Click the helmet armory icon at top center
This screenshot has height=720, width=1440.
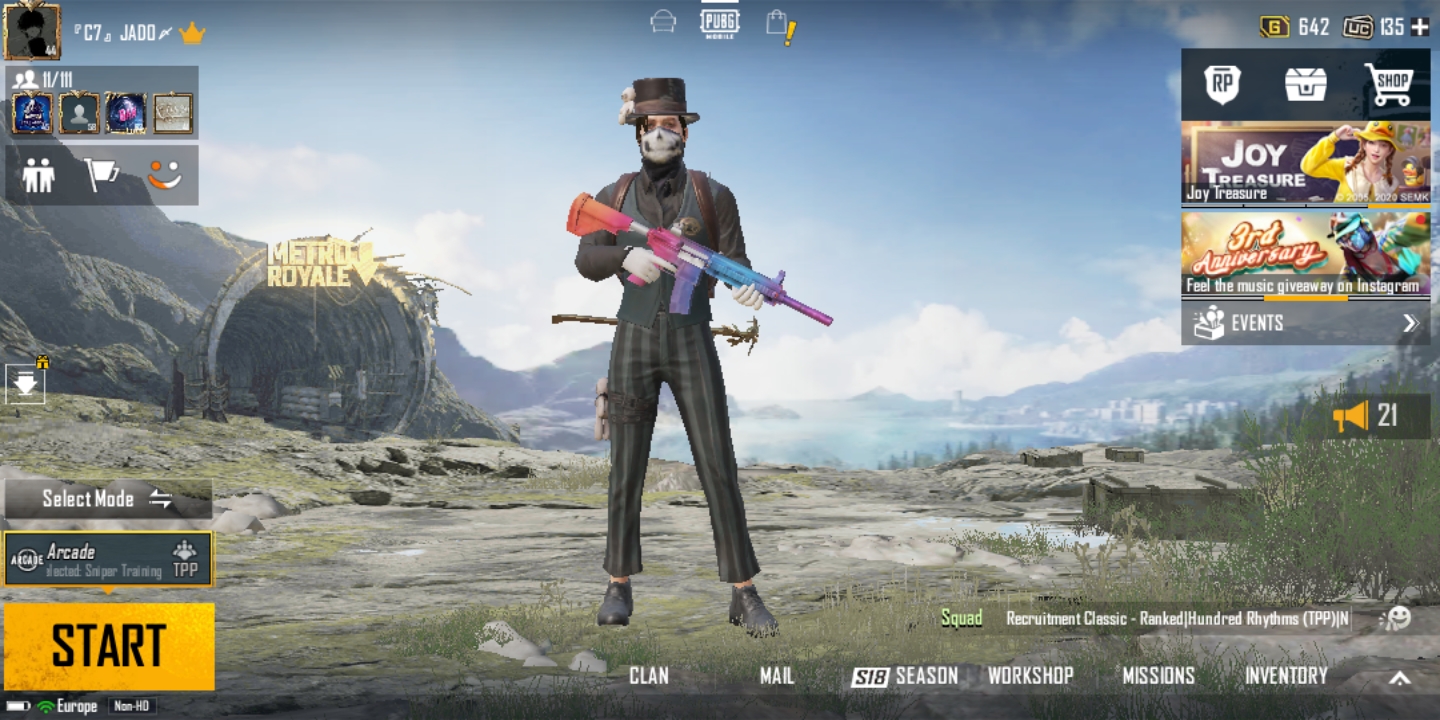pyautogui.click(x=661, y=20)
